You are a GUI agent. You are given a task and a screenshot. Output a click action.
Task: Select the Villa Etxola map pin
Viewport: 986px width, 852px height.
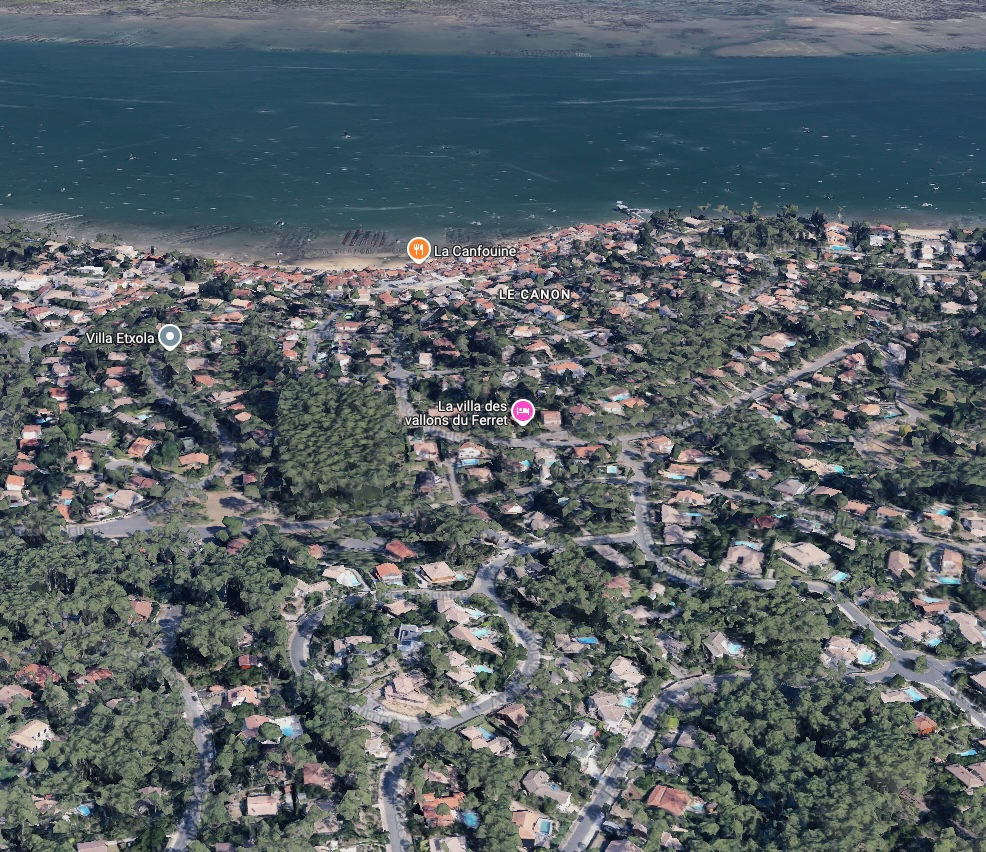tap(170, 337)
